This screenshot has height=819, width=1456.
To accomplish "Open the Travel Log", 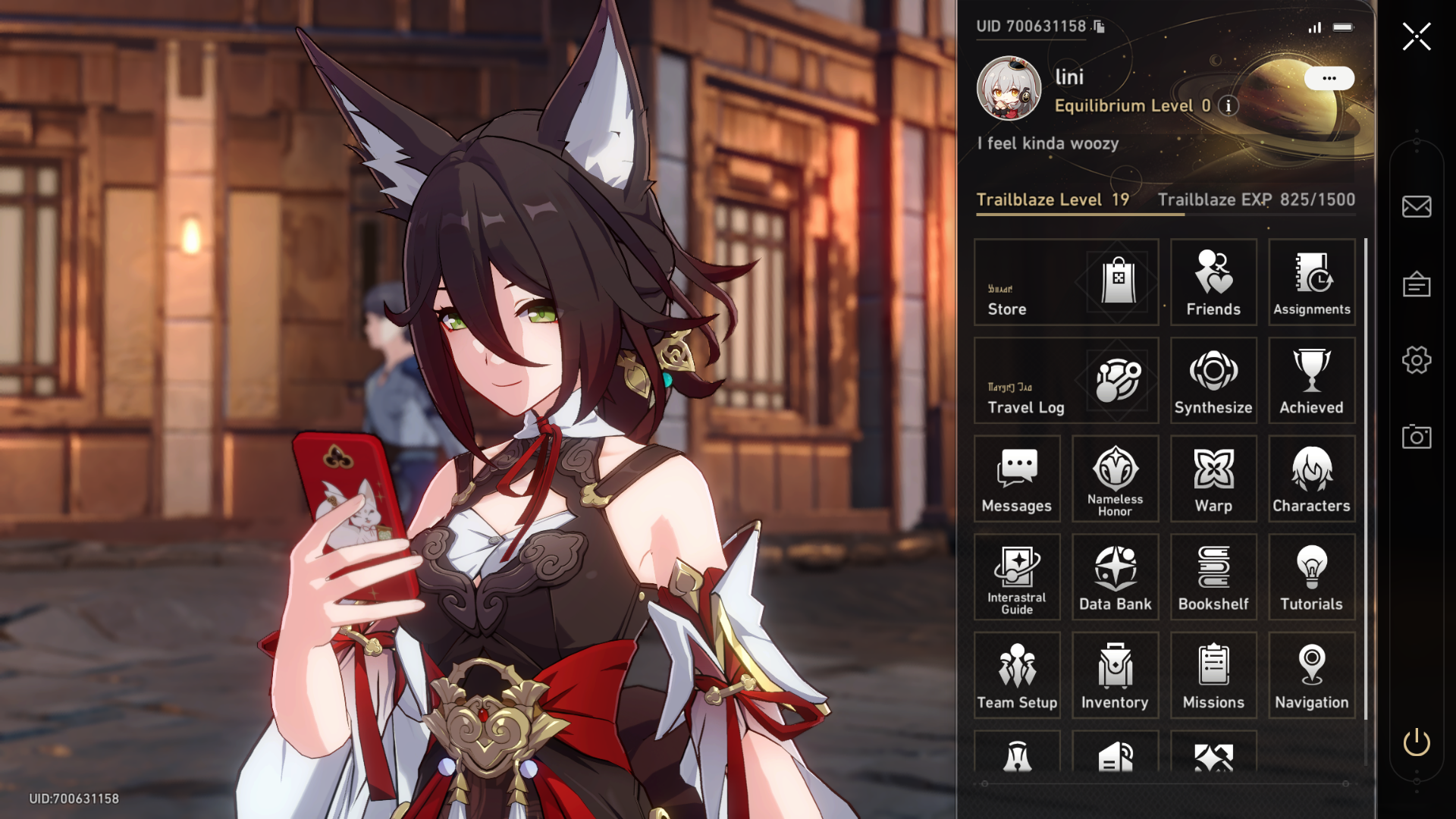I will 1065,381.
